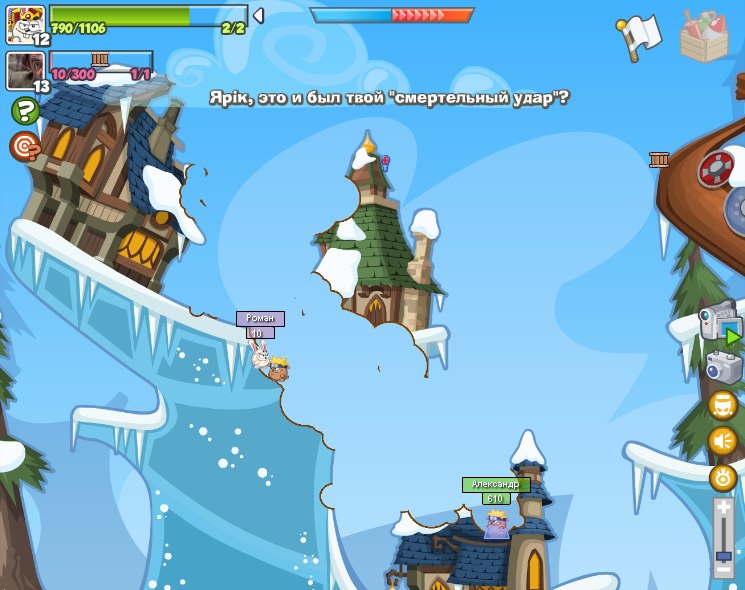The width and height of the screenshot is (745, 590).
Task: Select the opponent photo avatar
Action: pos(25,71)
